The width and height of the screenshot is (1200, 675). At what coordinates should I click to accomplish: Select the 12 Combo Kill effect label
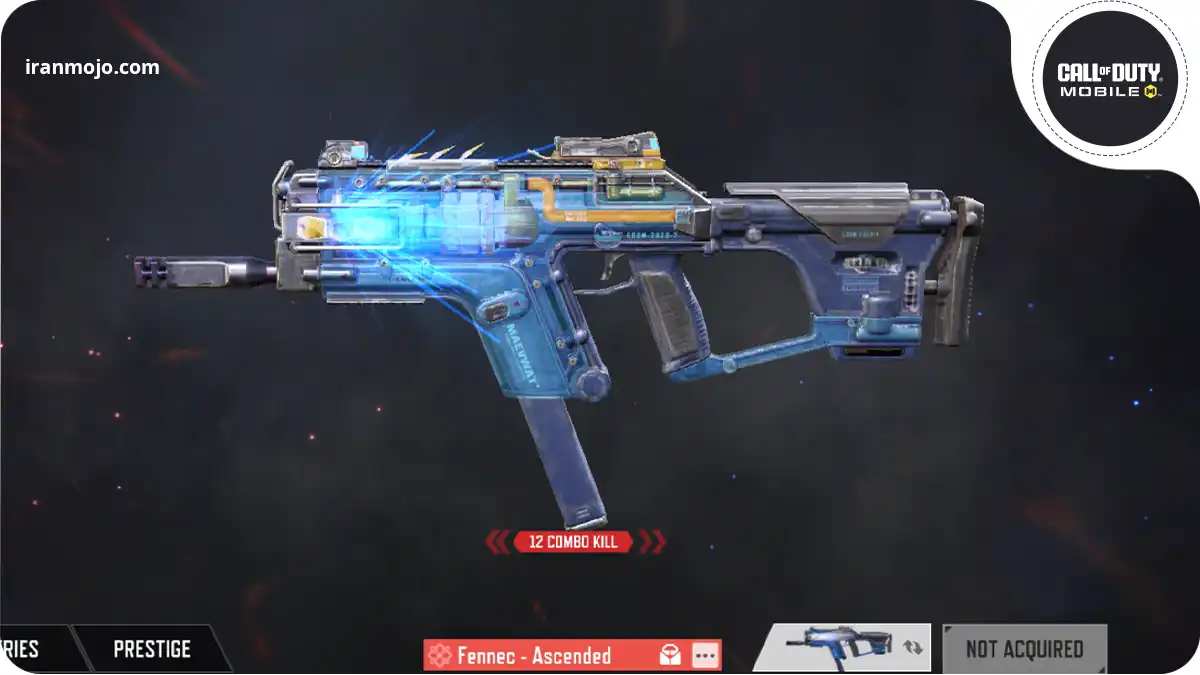click(x=574, y=542)
